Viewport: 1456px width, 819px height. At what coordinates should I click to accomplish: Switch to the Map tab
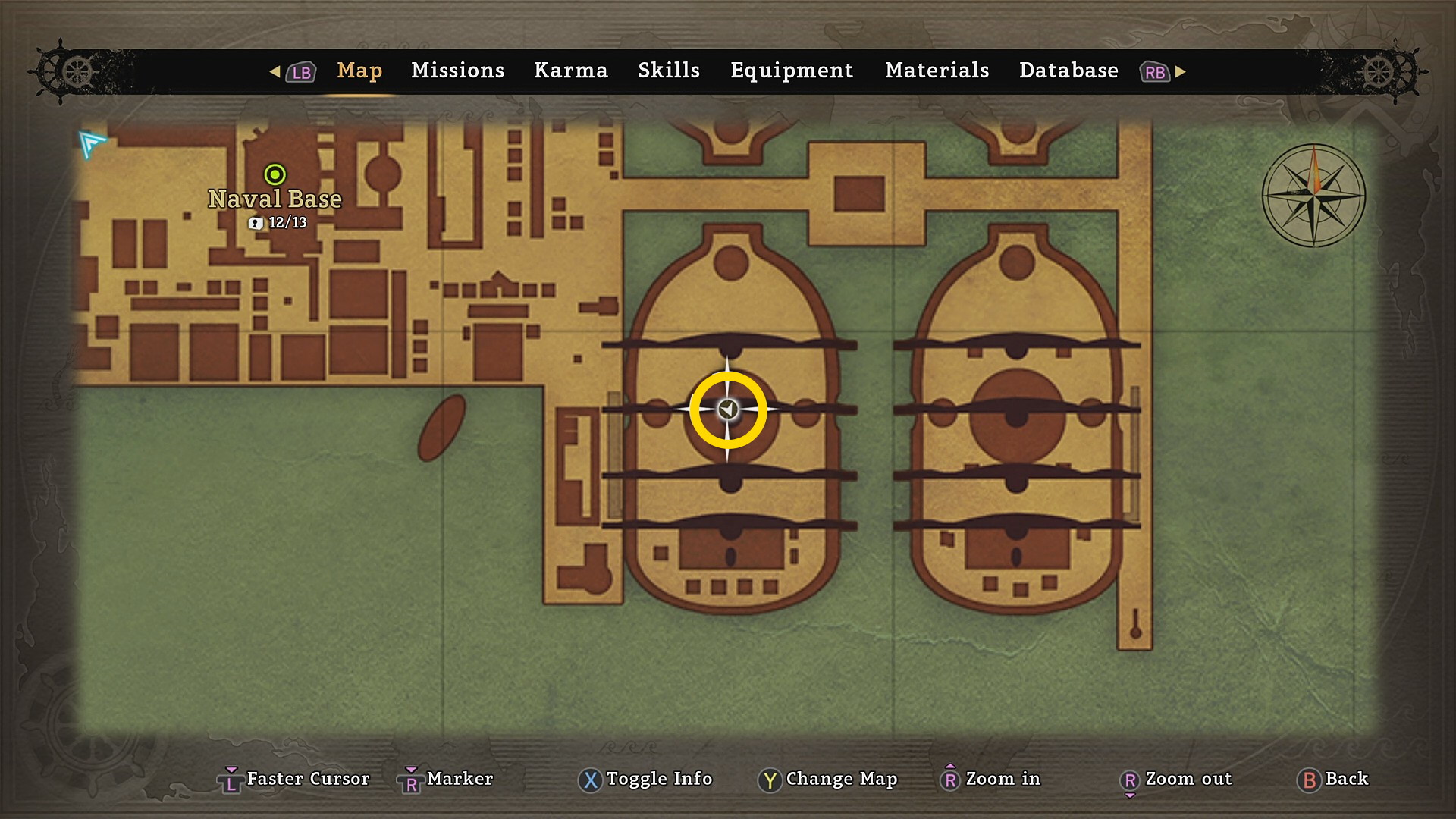[359, 71]
